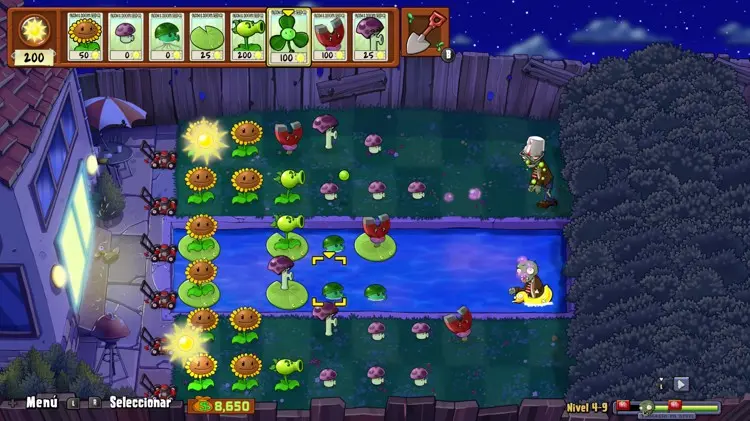Select the Lily Pad seed packet
The width and height of the screenshot is (750, 421).
(208, 37)
